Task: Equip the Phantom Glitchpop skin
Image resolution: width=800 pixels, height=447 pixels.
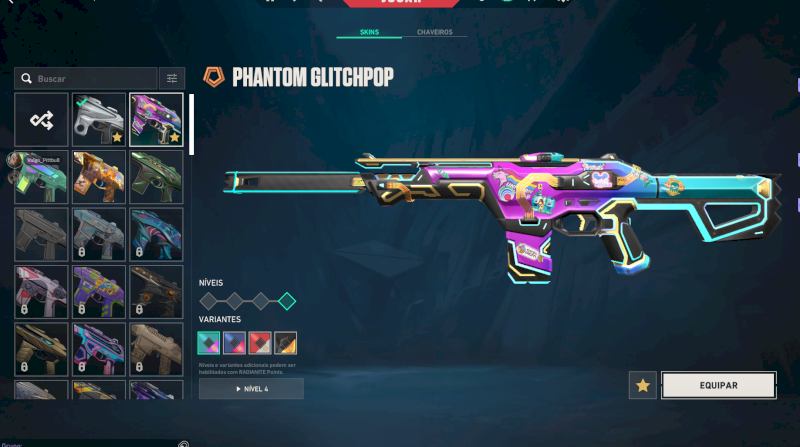Action: (x=718, y=385)
